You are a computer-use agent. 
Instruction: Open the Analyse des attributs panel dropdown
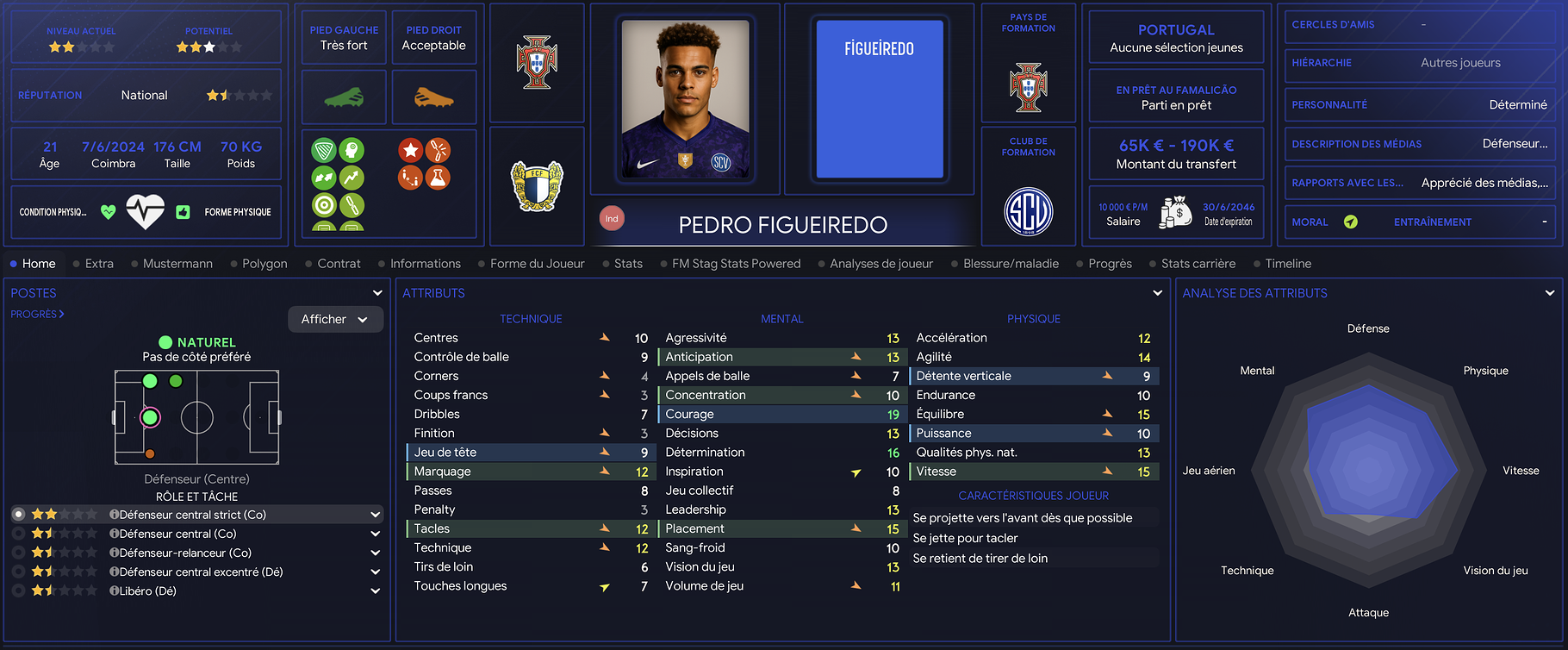pyautogui.click(x=1550, y=293)
